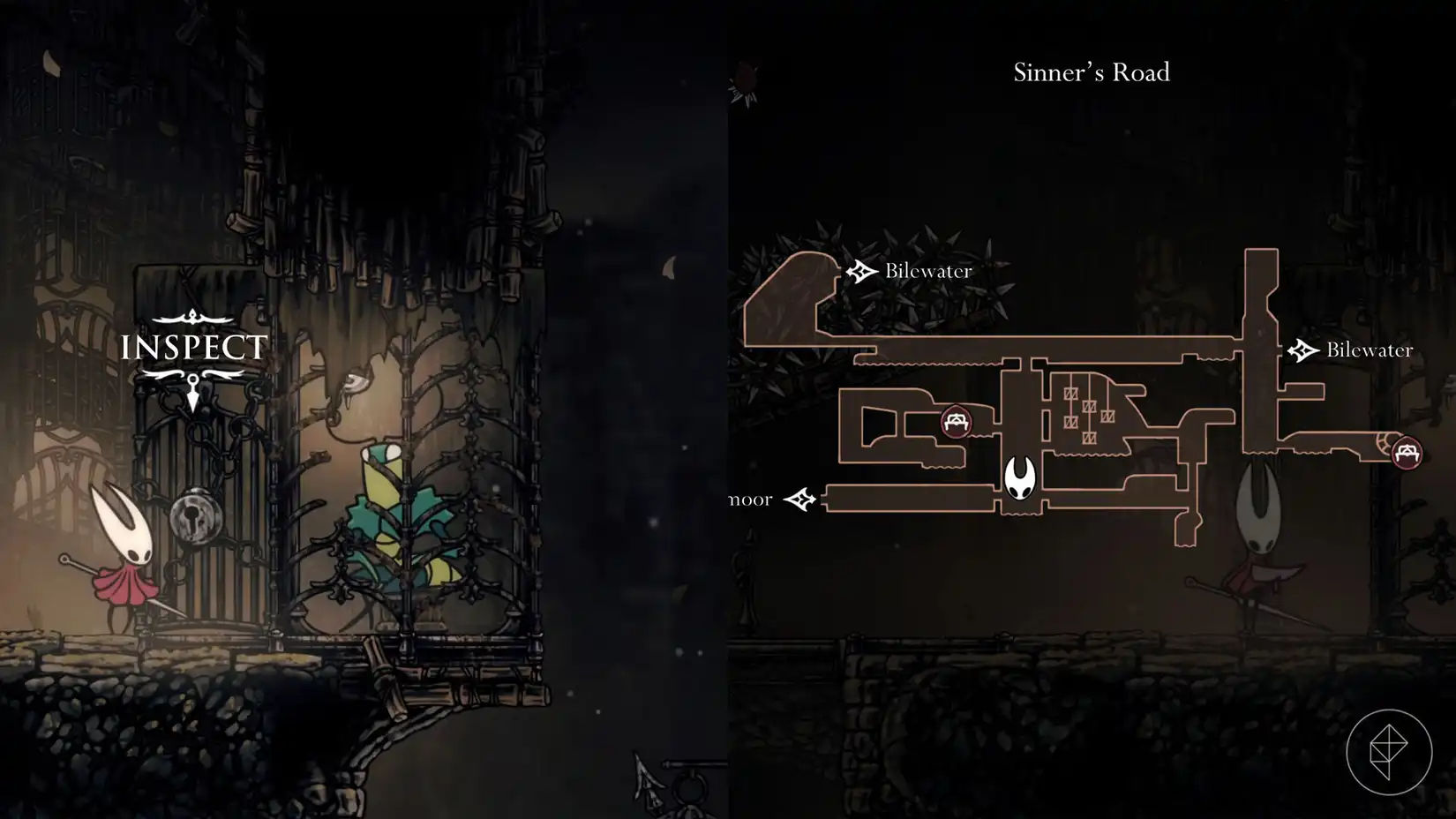Image resolution: width=1456 pixels, height=819 pixels.
Task: Toggle one of the hatch symbols in the central room
Action: tap(1091, 408)
